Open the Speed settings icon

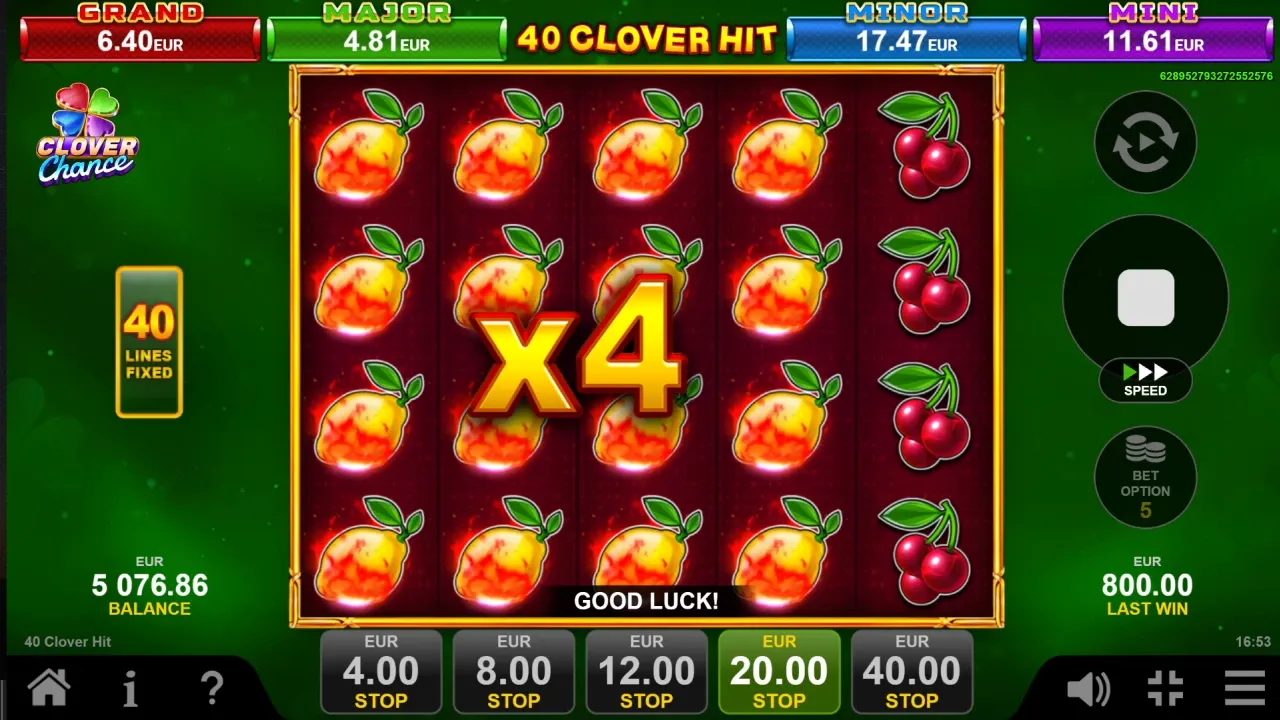coord(1145,382)
